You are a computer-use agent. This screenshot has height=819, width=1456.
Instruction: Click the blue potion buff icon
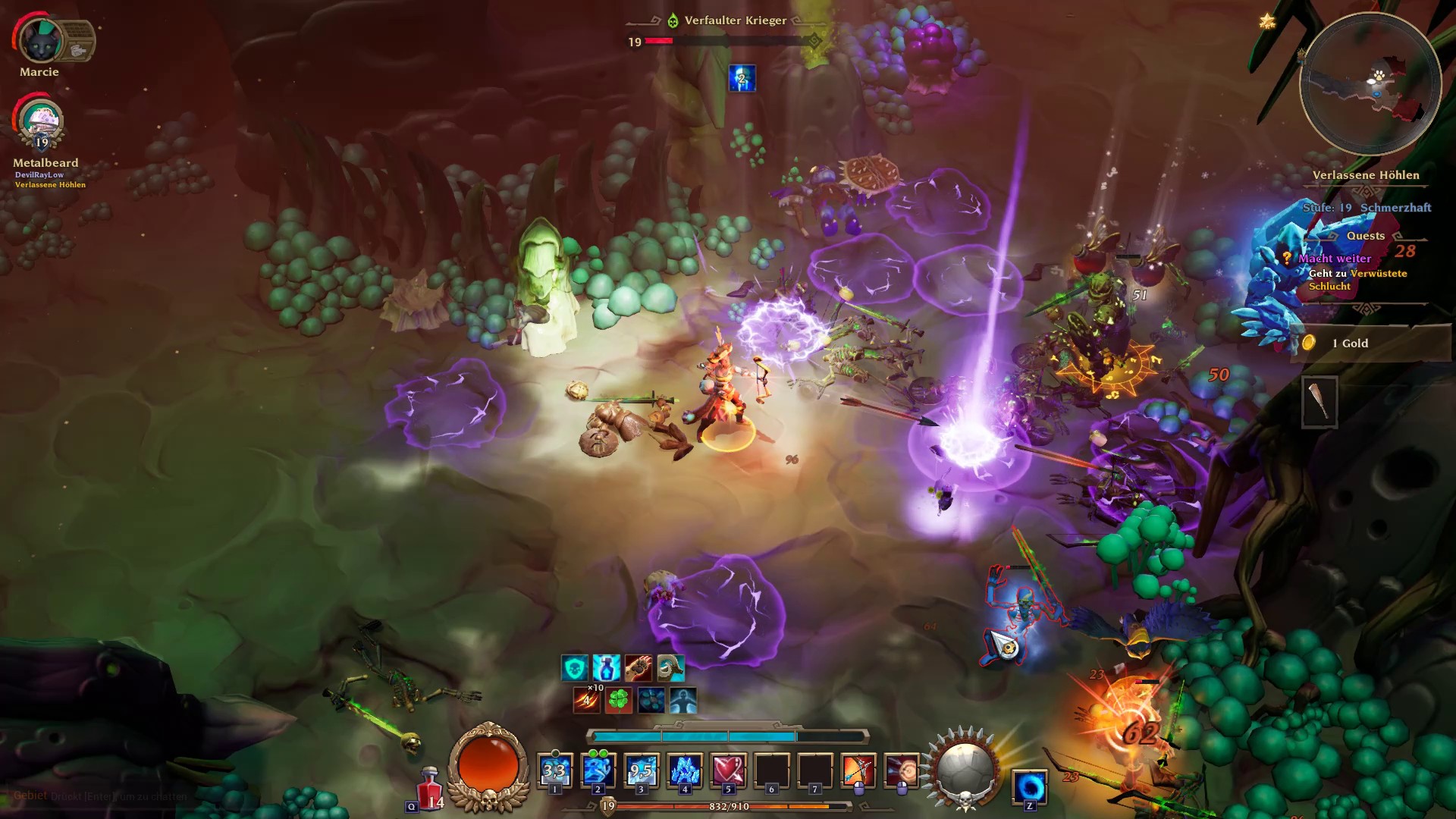(606, 668)
